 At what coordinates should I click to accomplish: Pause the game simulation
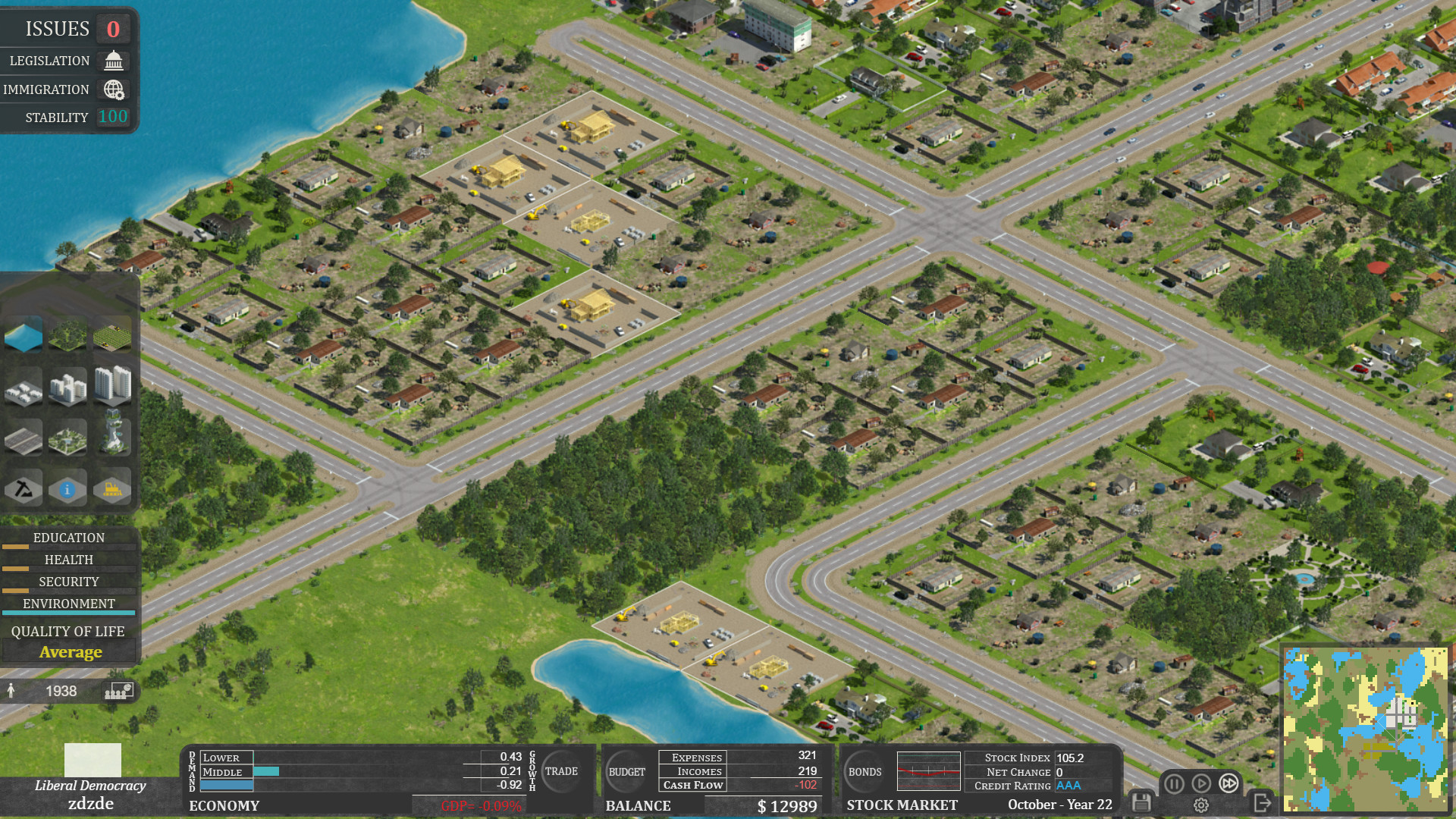tap(1173, 783)
